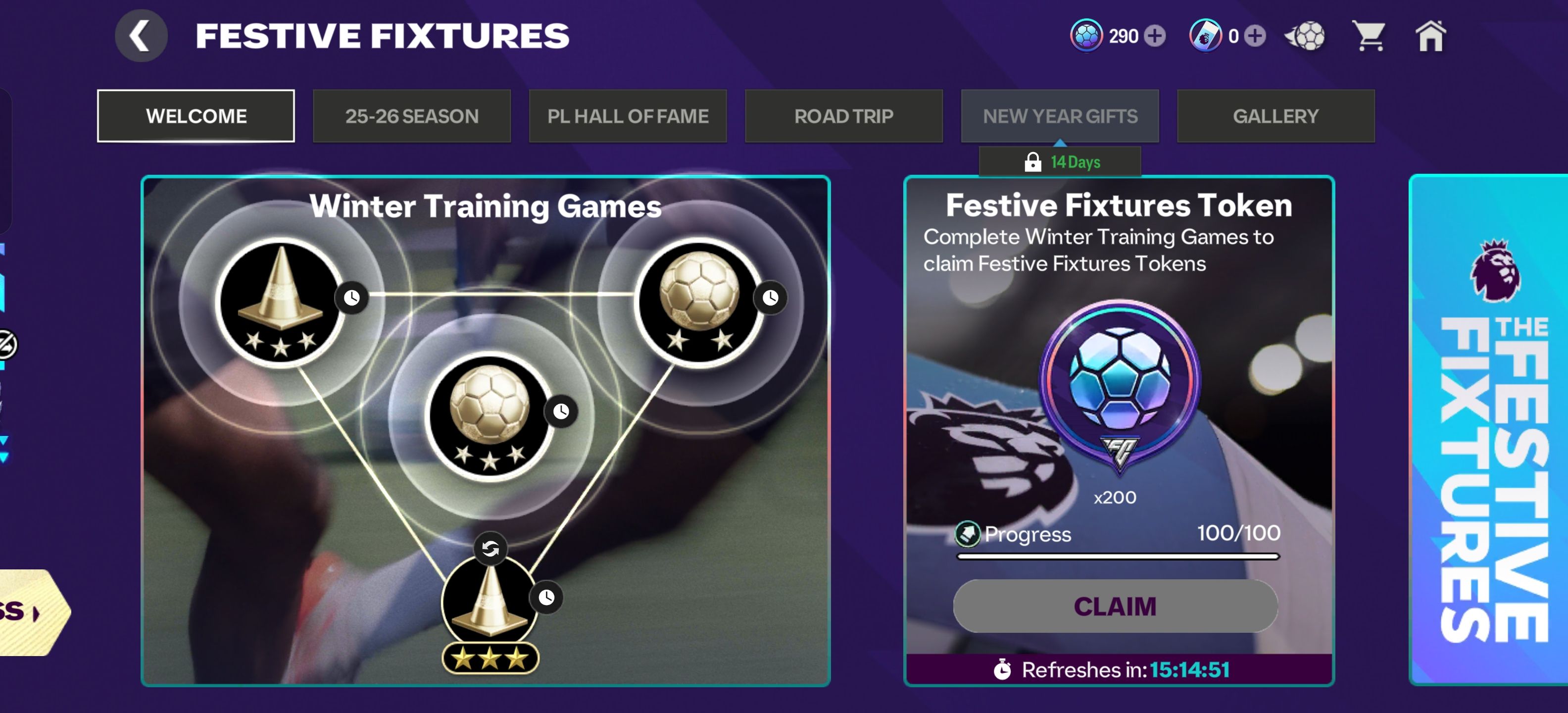
Task: Add FC Points using plus beside 290 balance
Action: click(x=1156, y=36)
